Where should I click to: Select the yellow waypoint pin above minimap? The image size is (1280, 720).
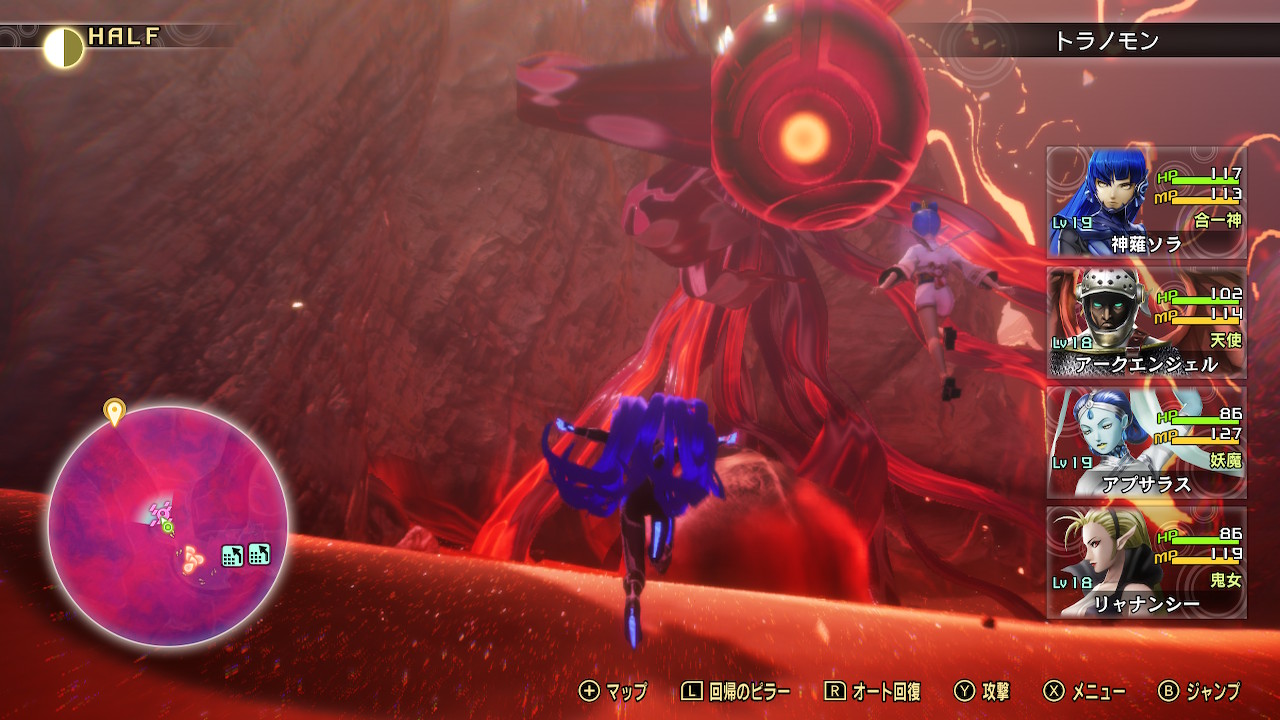pyautogui.click(x=114, y=411)
